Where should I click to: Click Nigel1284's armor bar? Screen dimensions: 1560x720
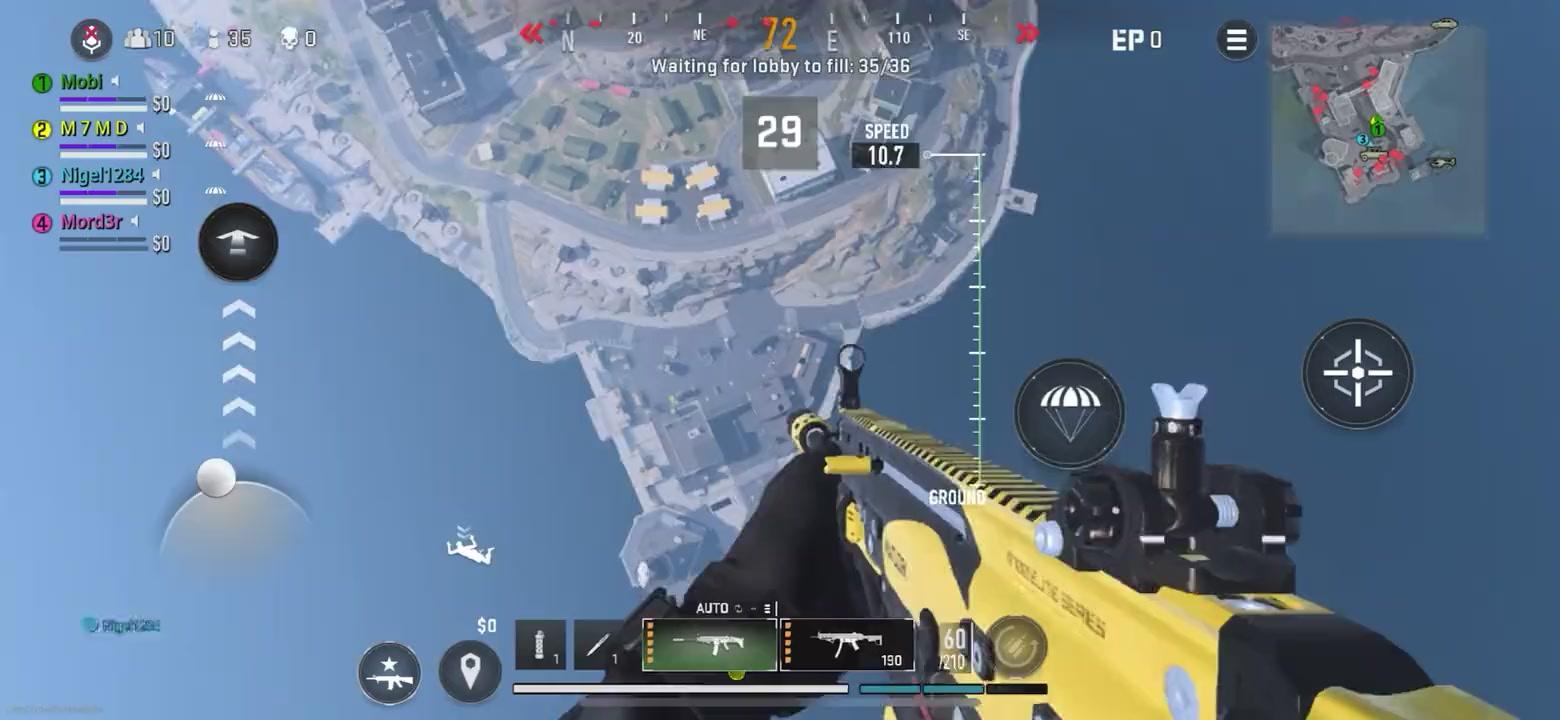click(103, 190)
